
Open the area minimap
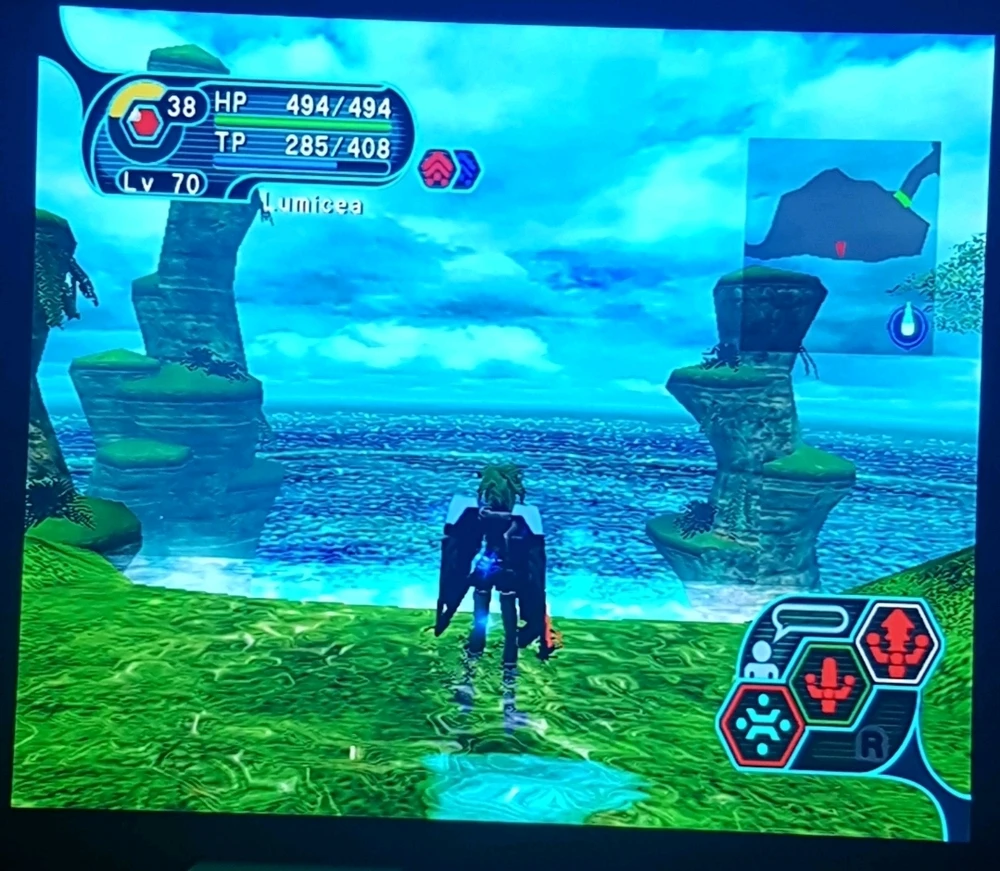coord(843,215)
